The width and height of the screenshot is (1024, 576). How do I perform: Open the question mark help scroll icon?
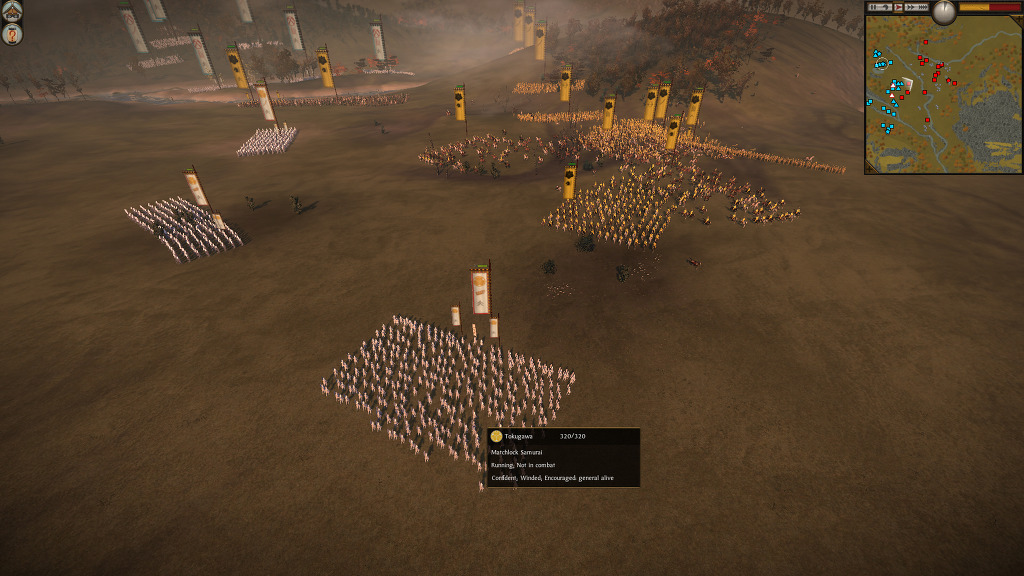click(x=12, y=35)
